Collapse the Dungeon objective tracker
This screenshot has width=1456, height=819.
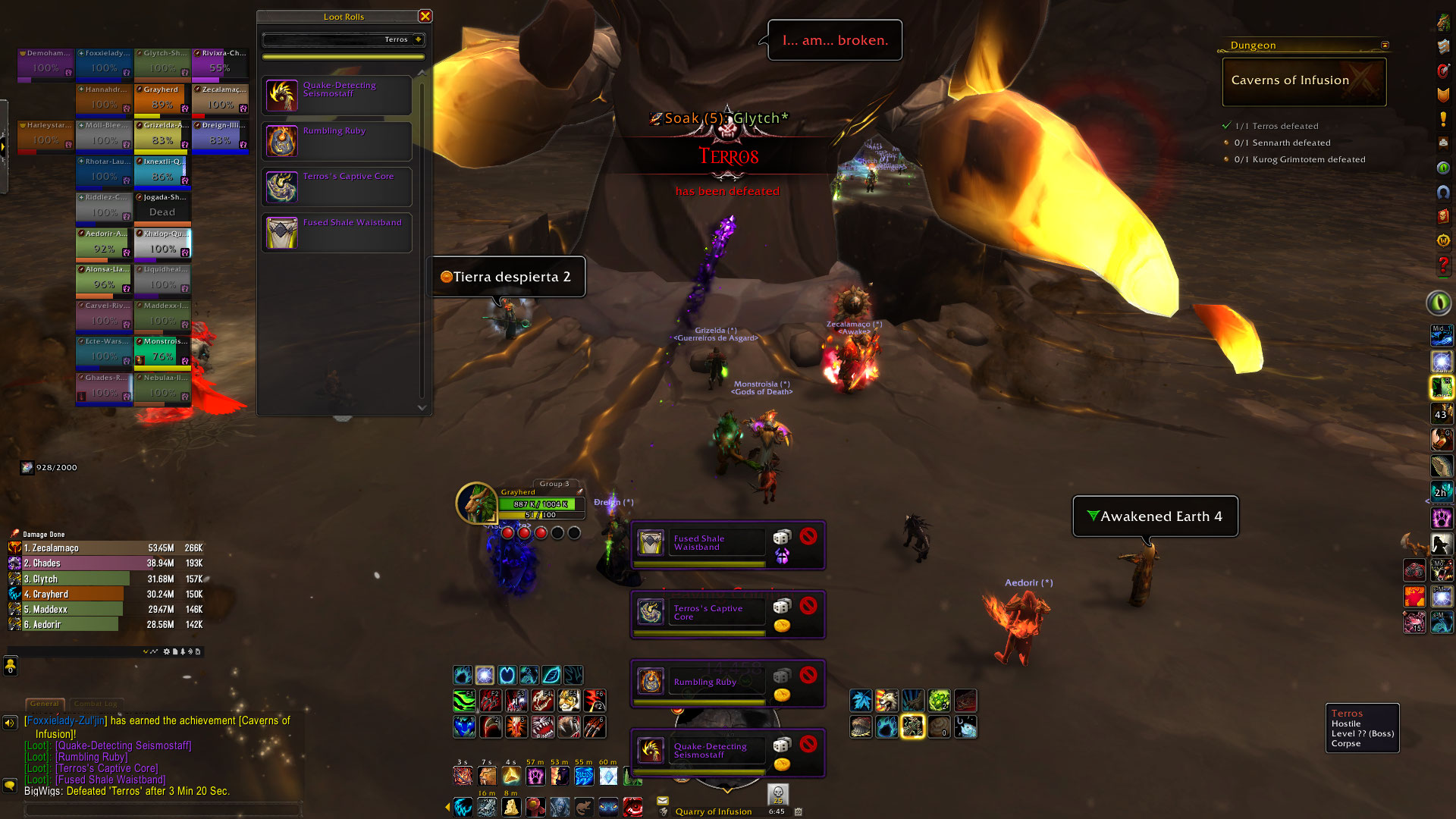coord(1385,45)
